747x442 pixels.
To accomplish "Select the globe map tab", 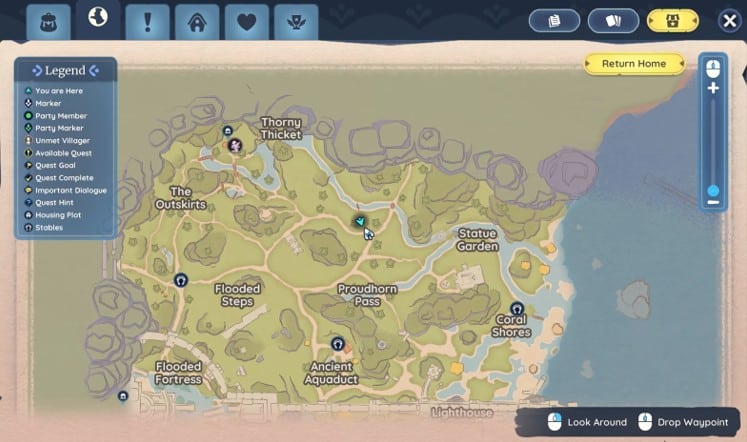I will click(x=98, y=19).
